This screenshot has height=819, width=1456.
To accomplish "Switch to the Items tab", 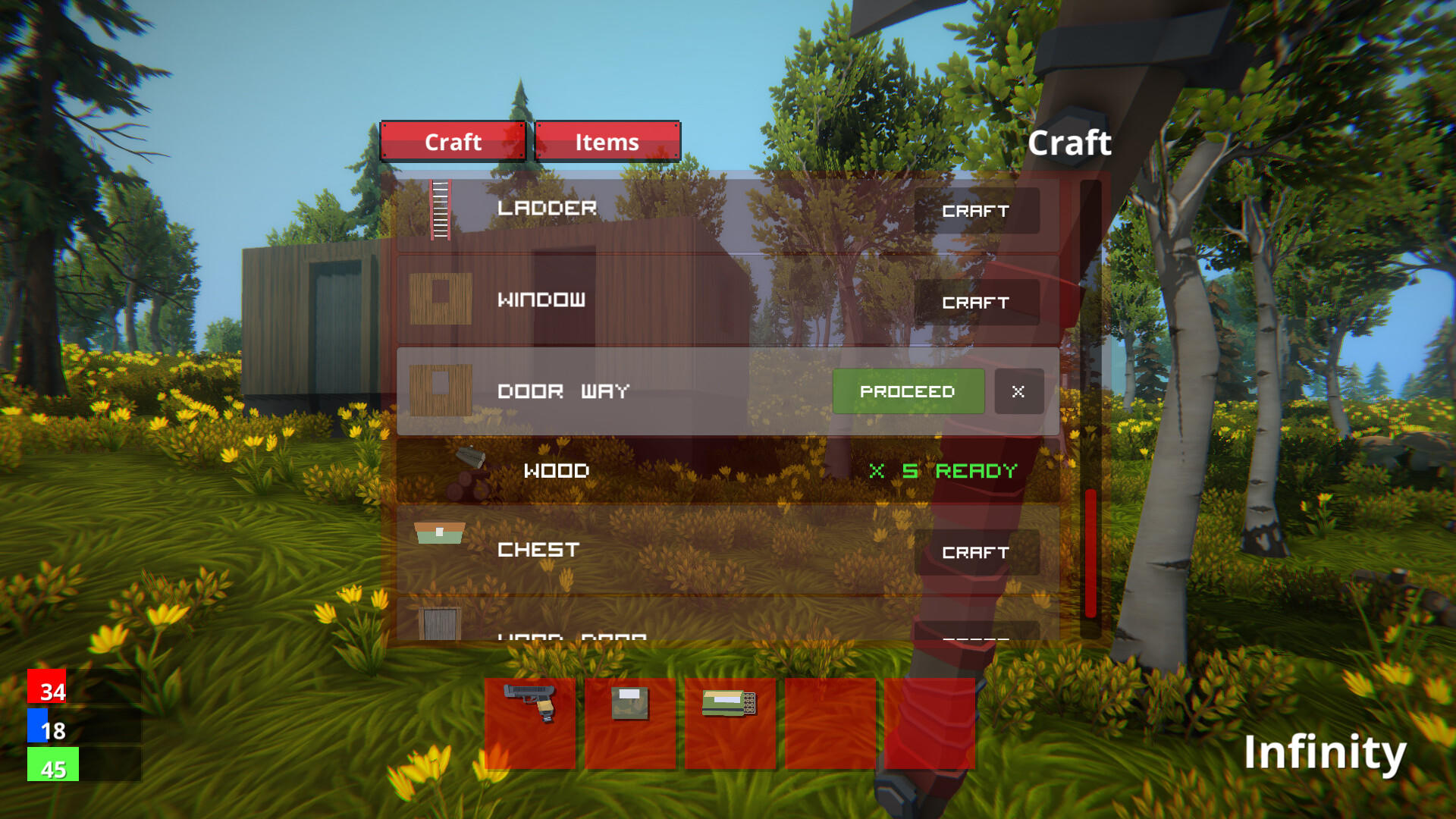I will [x=607, y=142].
